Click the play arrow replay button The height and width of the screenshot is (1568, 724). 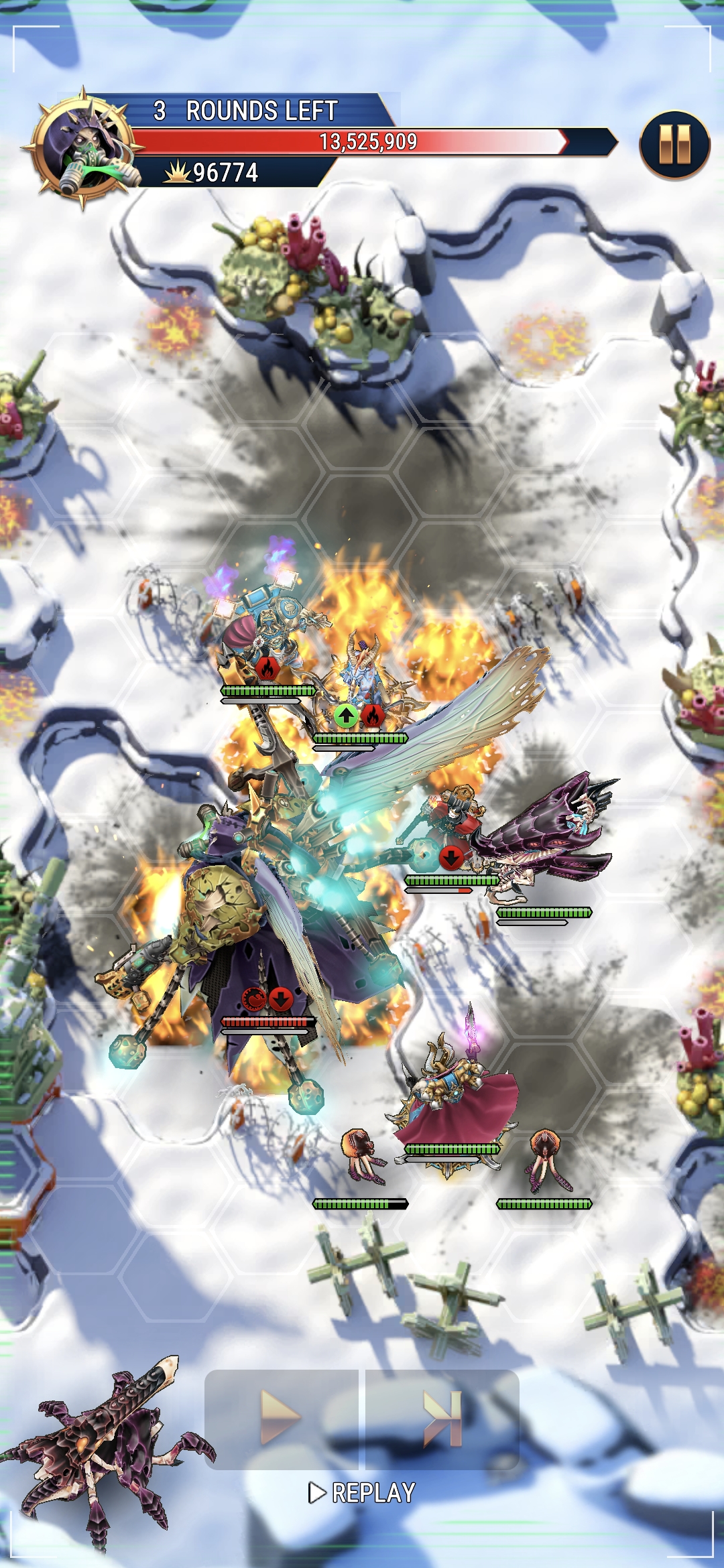pos(281,1417)
